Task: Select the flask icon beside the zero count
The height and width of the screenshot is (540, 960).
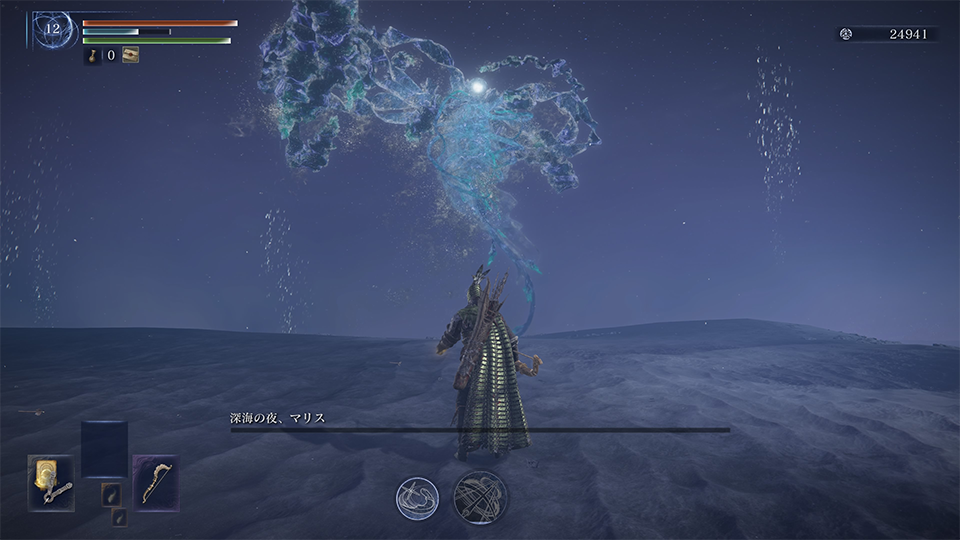Action: pyautogui.click(x=92, y=56)
